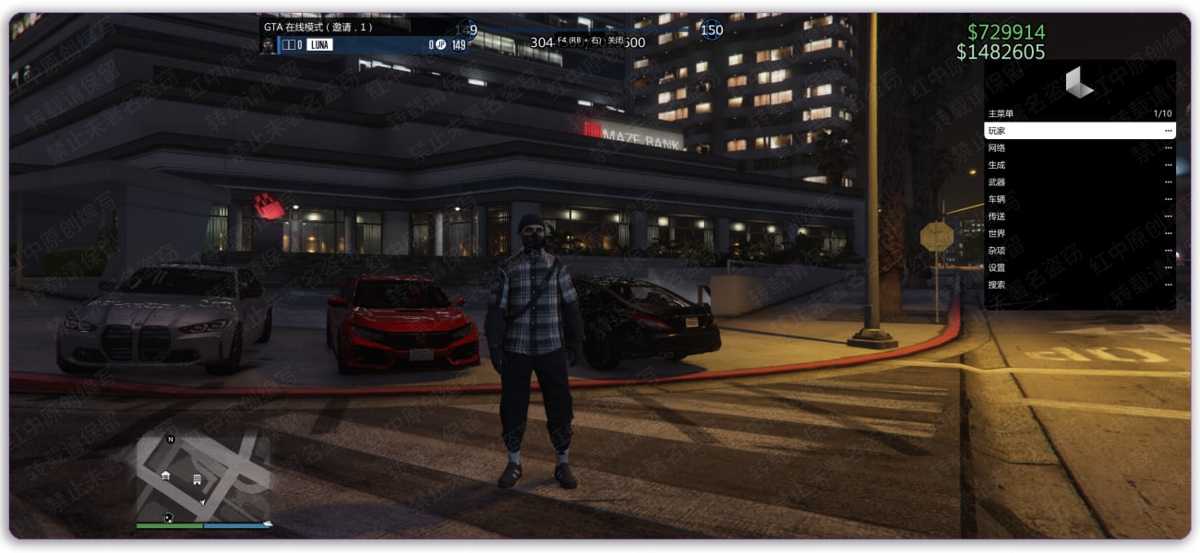Image resolution: width=1200 pixels, height=553 pixels.
Task: Open the 世界 (World) submenu
Action: pos(1078,233)
